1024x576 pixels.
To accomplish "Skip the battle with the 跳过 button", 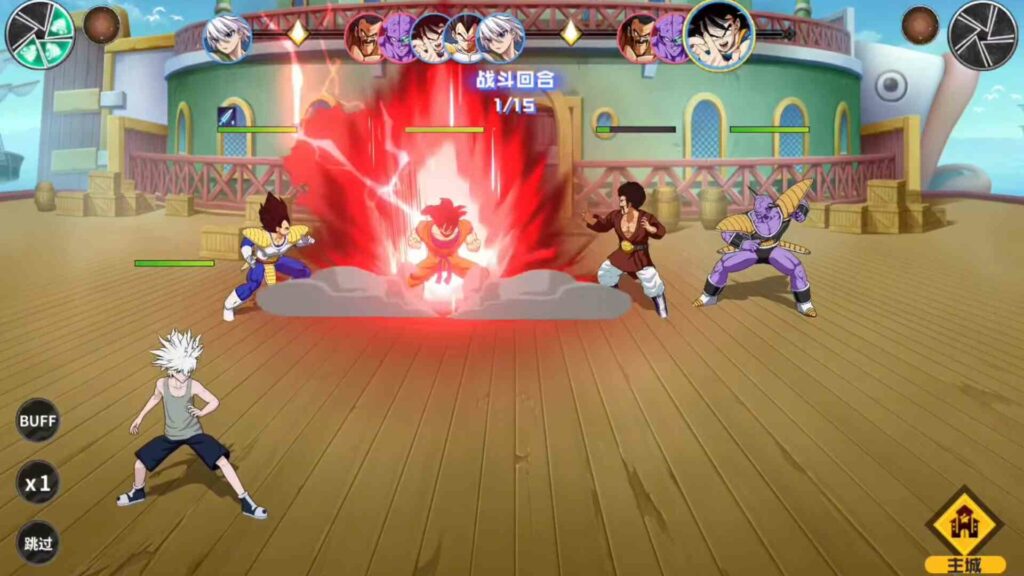I will point(38,543).
